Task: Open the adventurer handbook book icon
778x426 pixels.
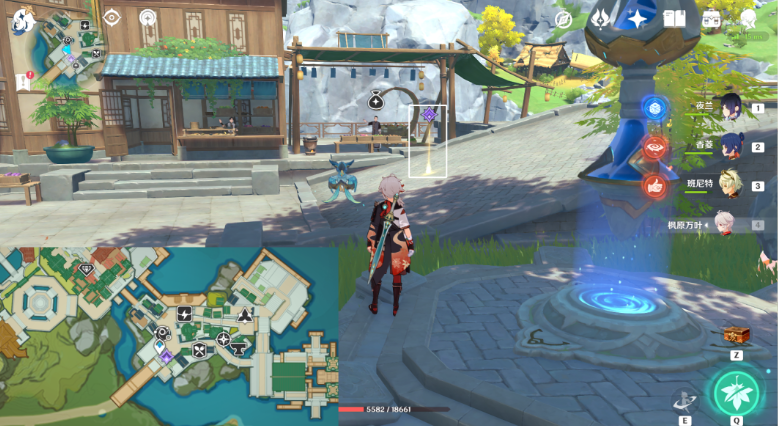Action: [x=674, y=19]
